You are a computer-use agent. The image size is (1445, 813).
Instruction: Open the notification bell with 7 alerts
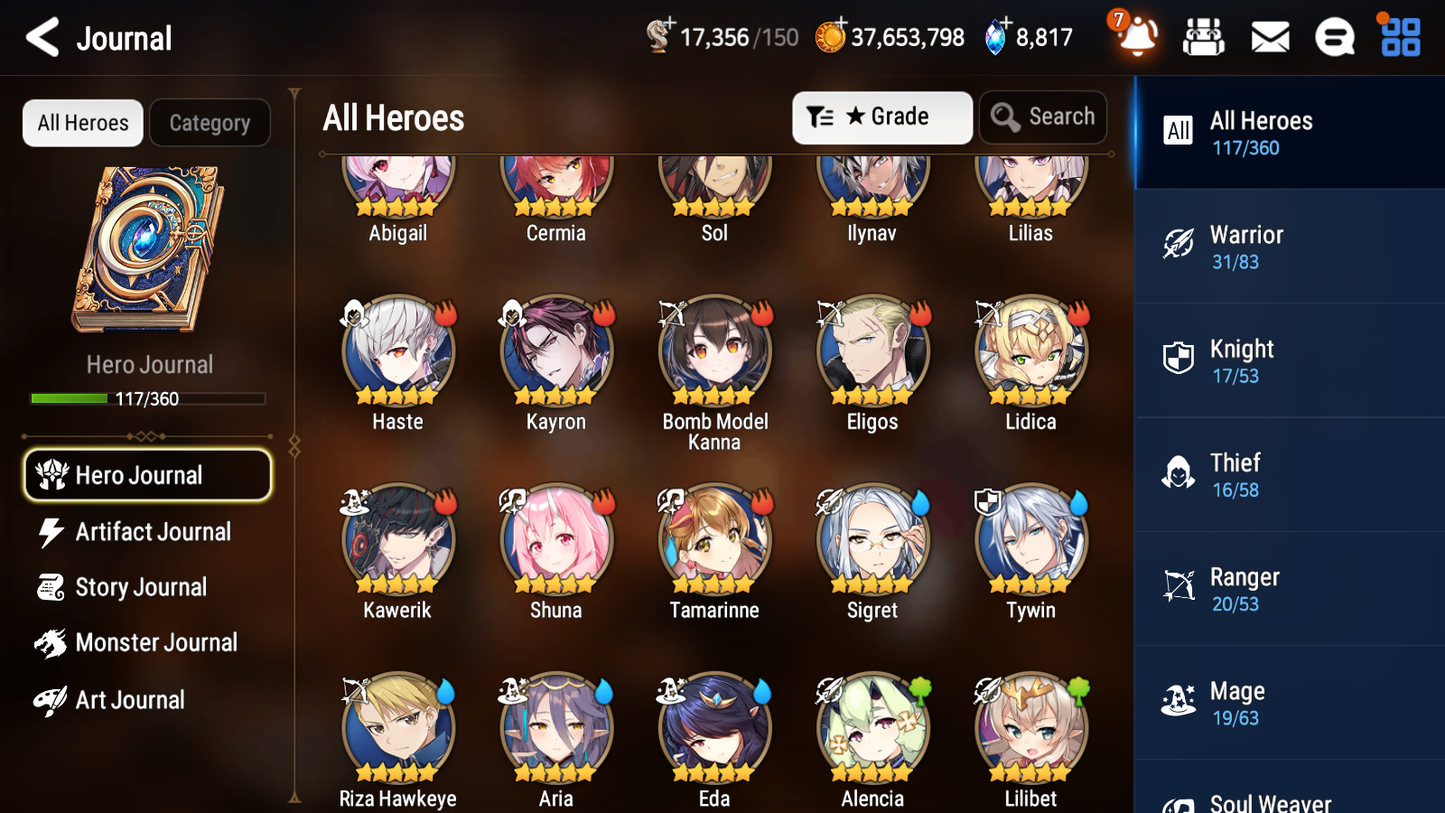coord(1135,36)
